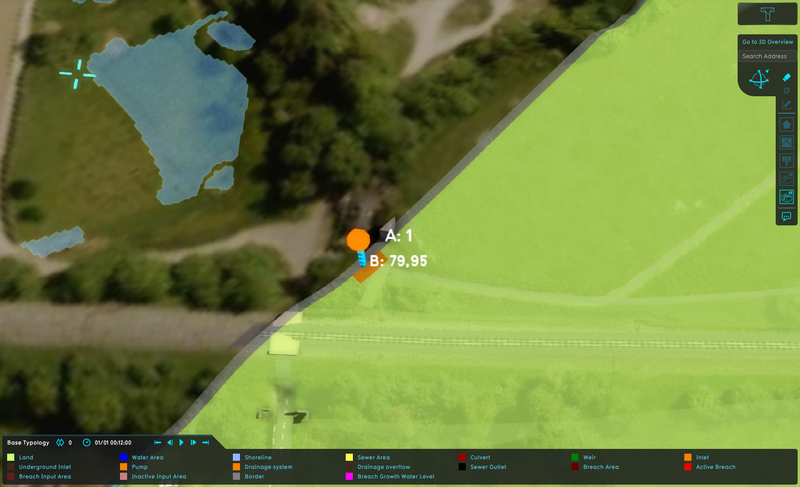
Task: Step forward one timeline frame
Action: point(193,442)
